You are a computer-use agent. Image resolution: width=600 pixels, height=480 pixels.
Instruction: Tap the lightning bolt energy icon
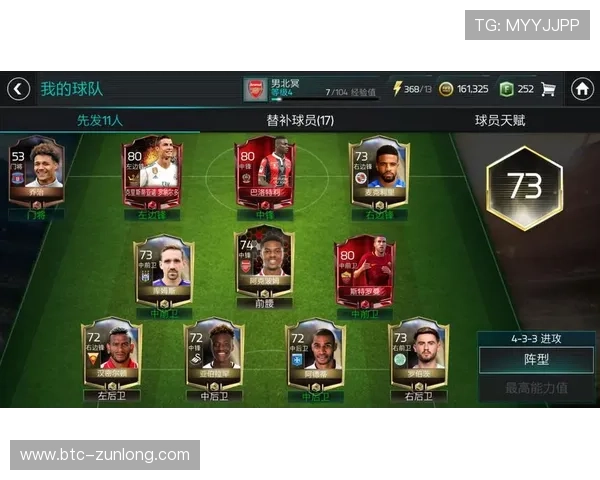[397, 89]
